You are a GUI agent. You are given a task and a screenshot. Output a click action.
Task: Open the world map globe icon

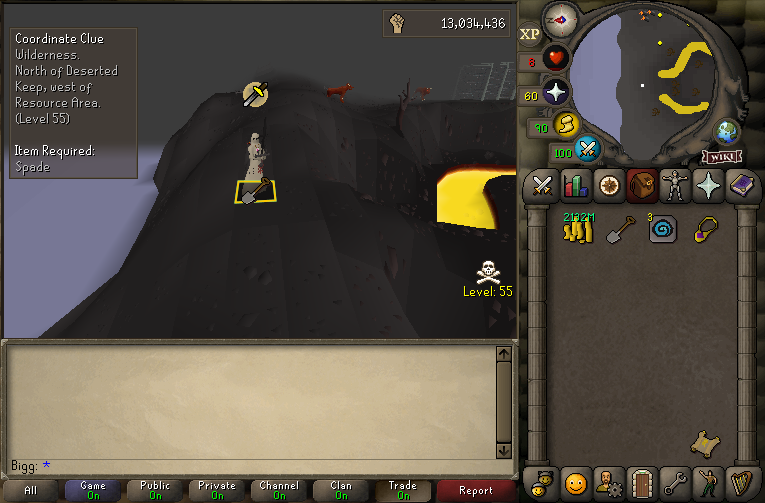point(726,132)
